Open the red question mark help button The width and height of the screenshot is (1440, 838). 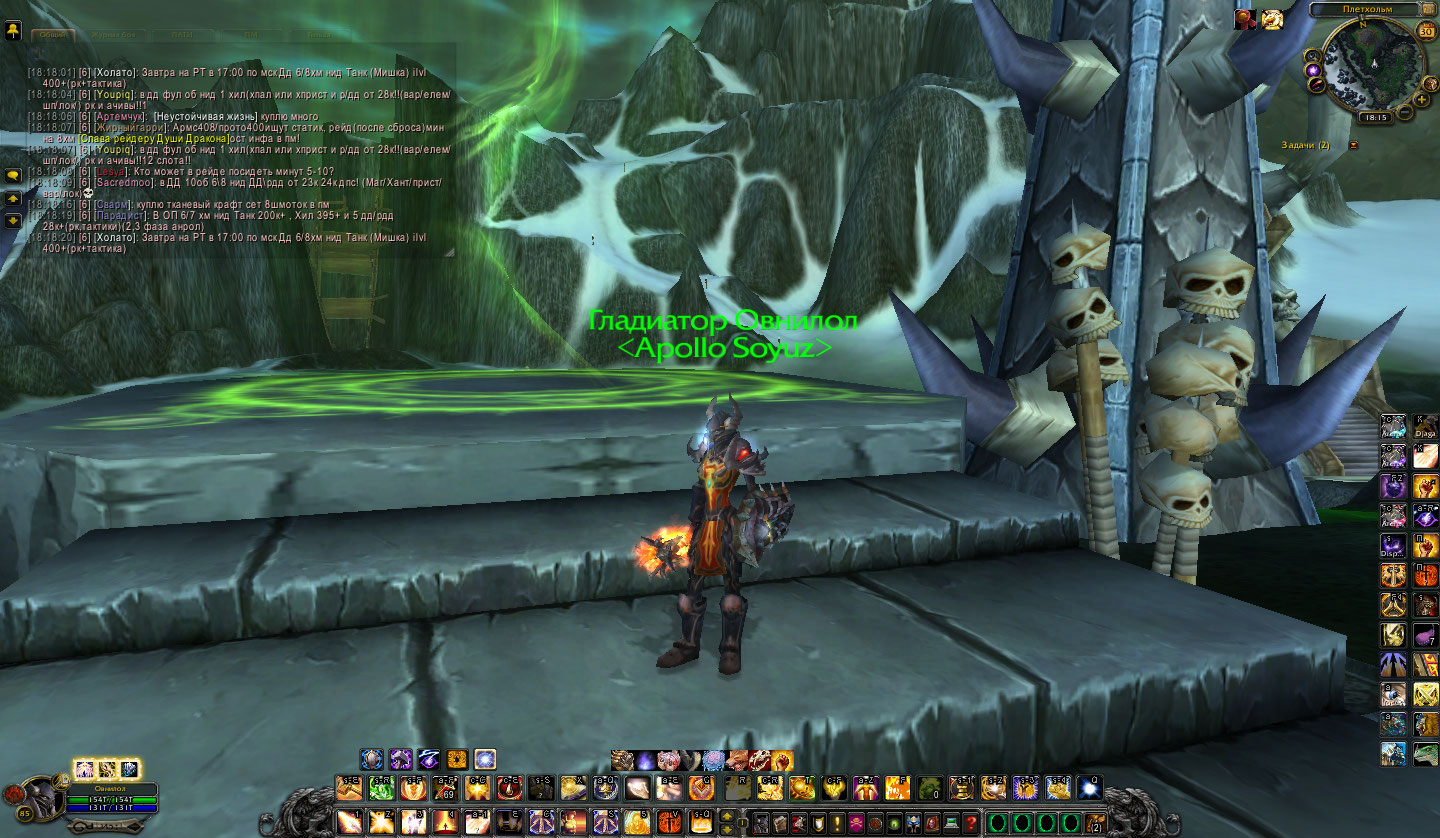[971, 822]
